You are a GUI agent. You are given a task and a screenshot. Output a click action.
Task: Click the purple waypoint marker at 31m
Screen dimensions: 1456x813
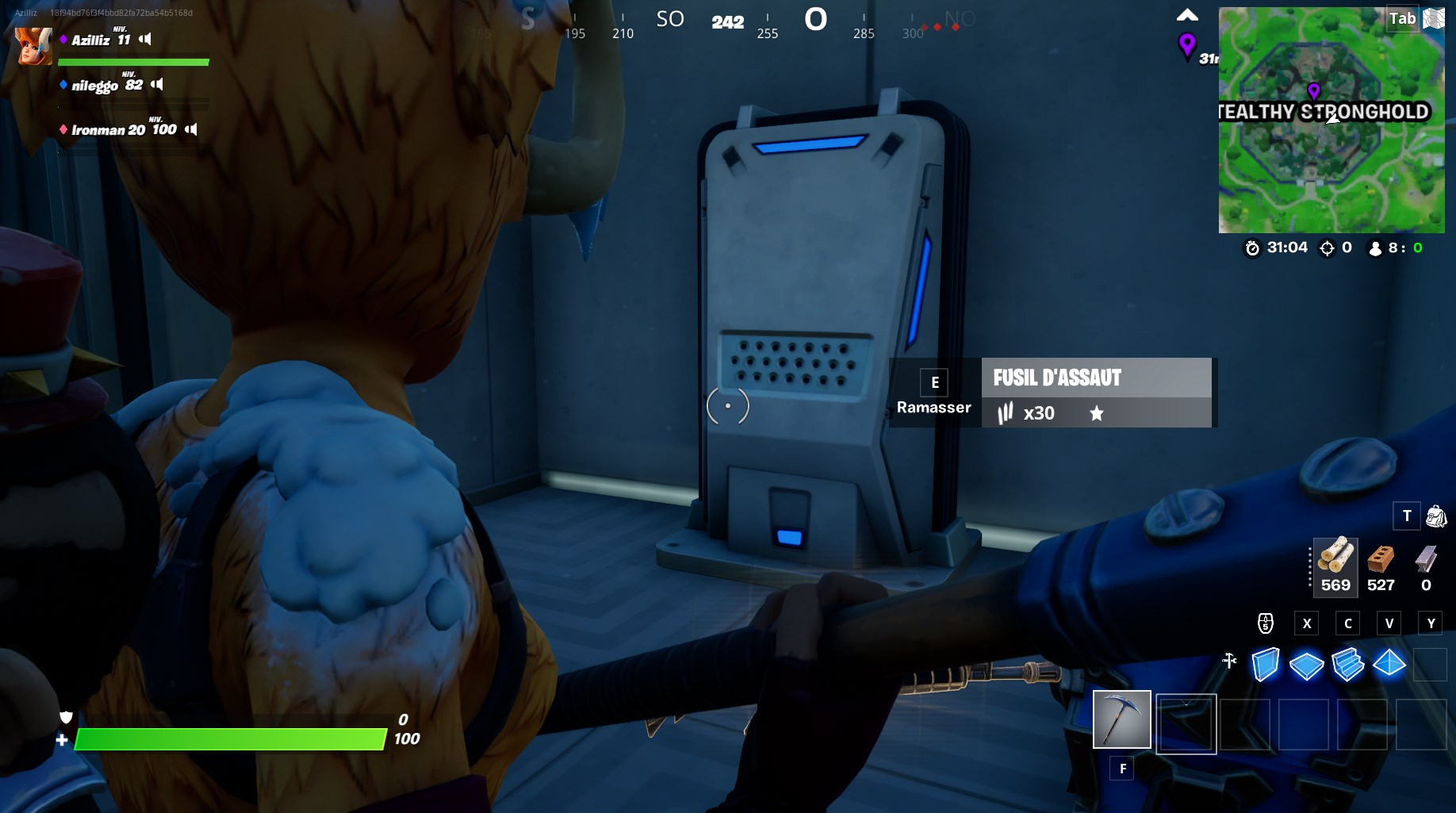click(x=1186, y=46)
